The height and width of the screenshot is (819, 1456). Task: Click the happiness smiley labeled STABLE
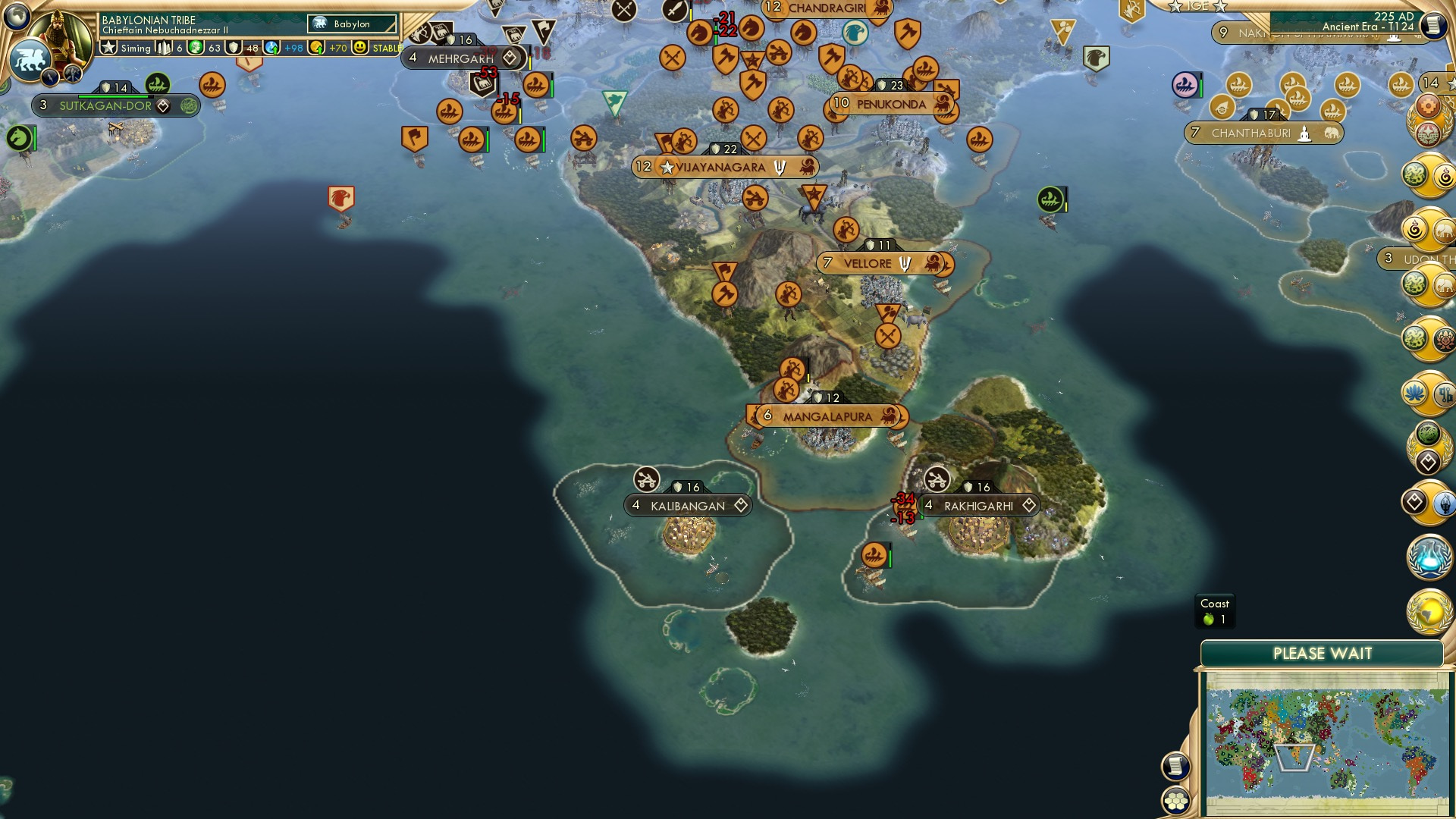[x=359, y=47]
